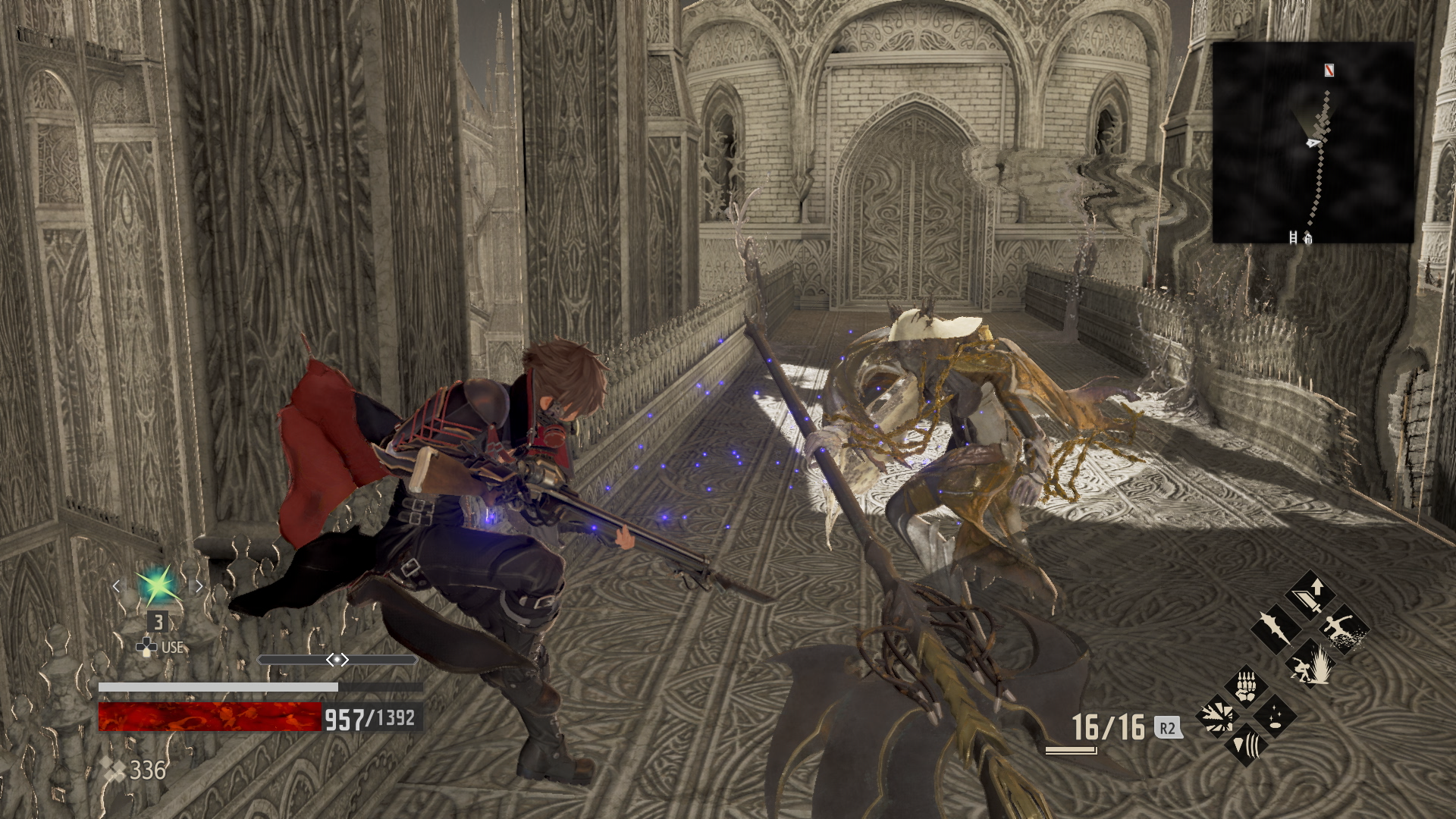Use the shattering burst gift
1456x819 pixels.
point(1218,715)
